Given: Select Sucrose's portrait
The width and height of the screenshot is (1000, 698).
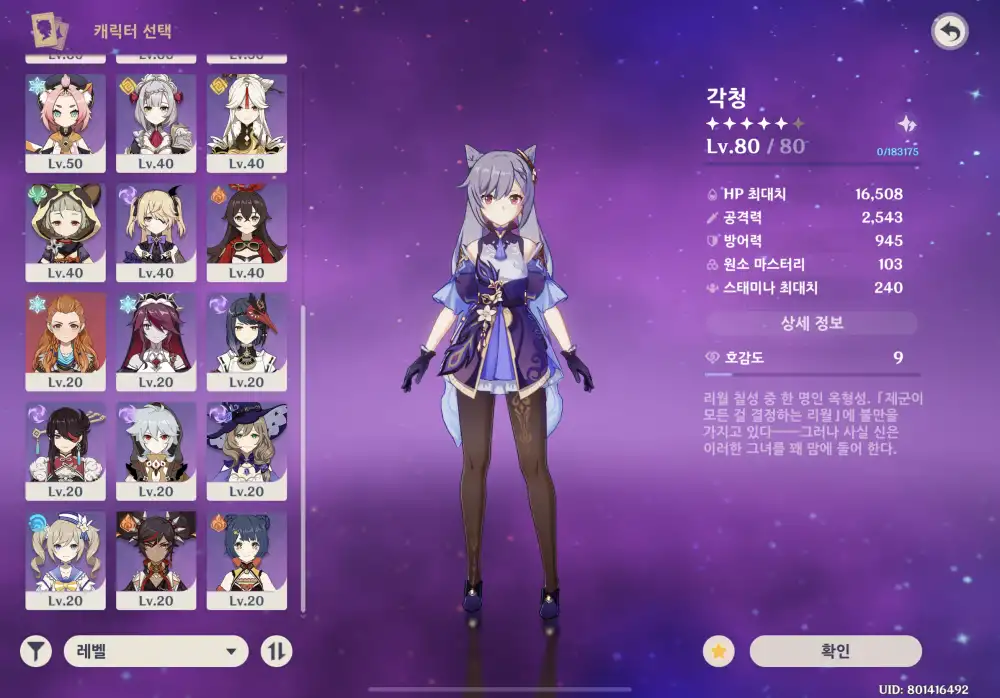Looking at the screenshot, I should (65, 227).
